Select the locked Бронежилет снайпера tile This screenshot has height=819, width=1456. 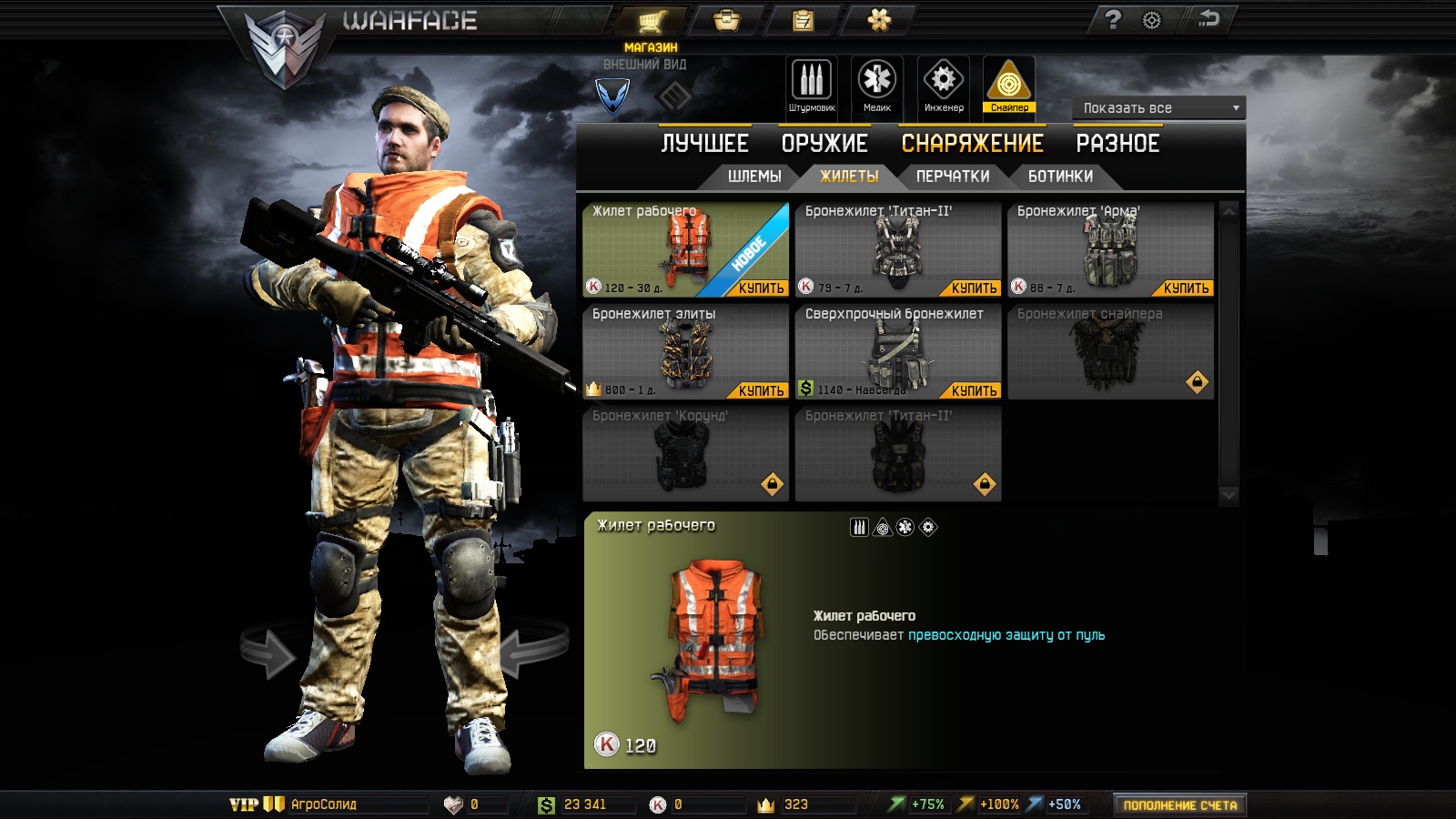click(1110, 352)
